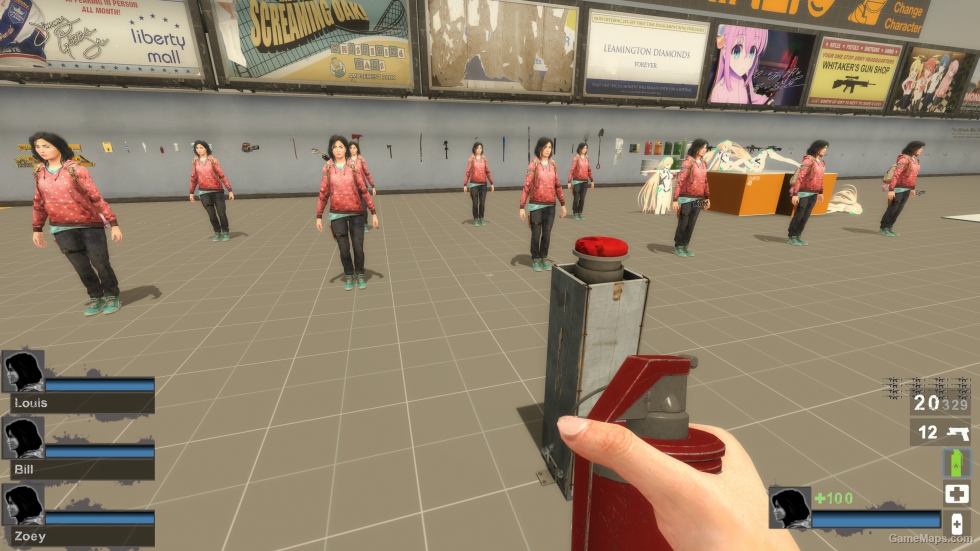Open the GameMaps.com watermark link
Screen dimensions: 980x551
click(931, 538)
